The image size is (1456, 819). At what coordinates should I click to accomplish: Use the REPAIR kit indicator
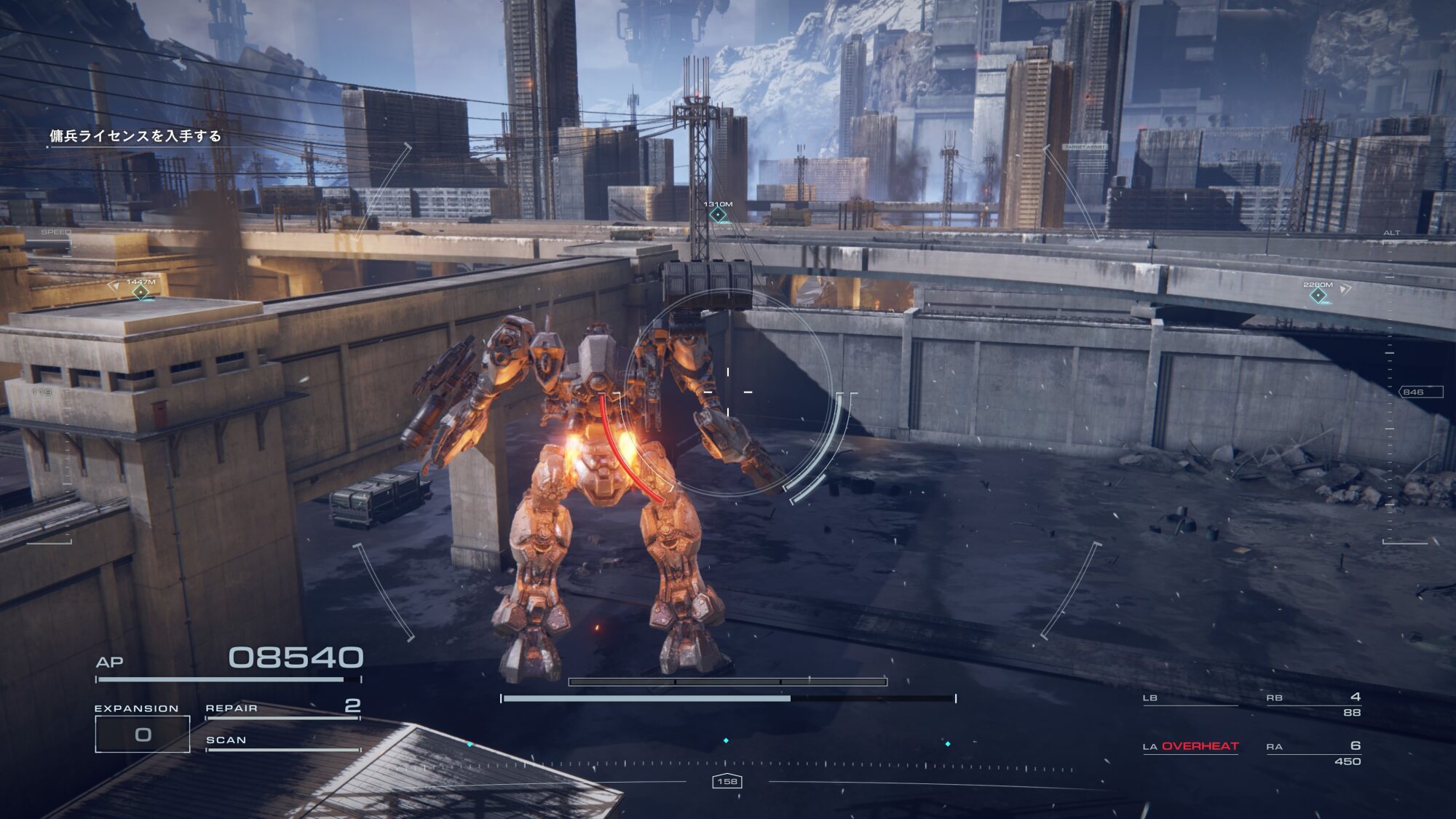282,708
